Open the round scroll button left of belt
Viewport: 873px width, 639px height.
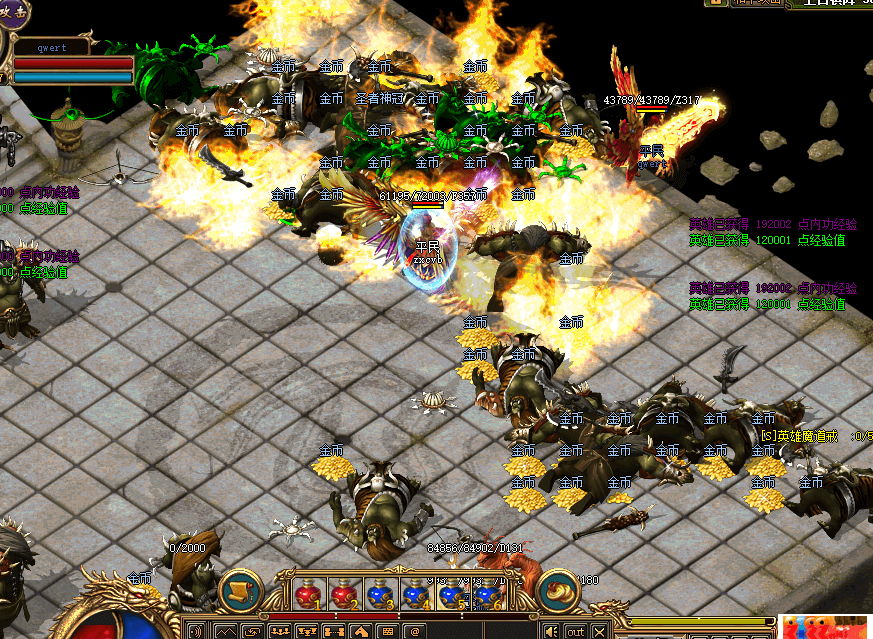click(x=240, y=590)
